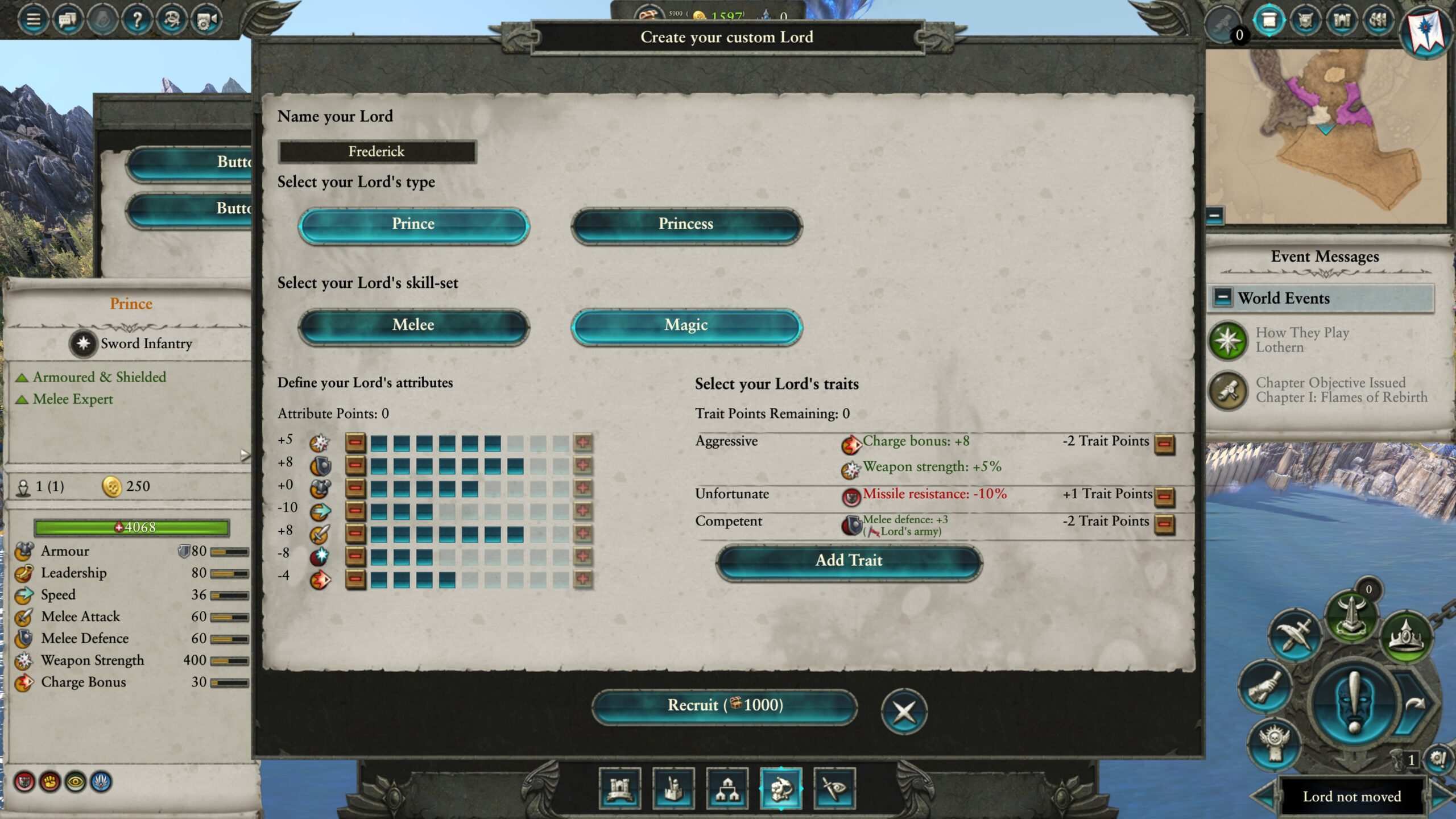
Task: Recruit the Lord for 1000
Action: coord(725,706)
